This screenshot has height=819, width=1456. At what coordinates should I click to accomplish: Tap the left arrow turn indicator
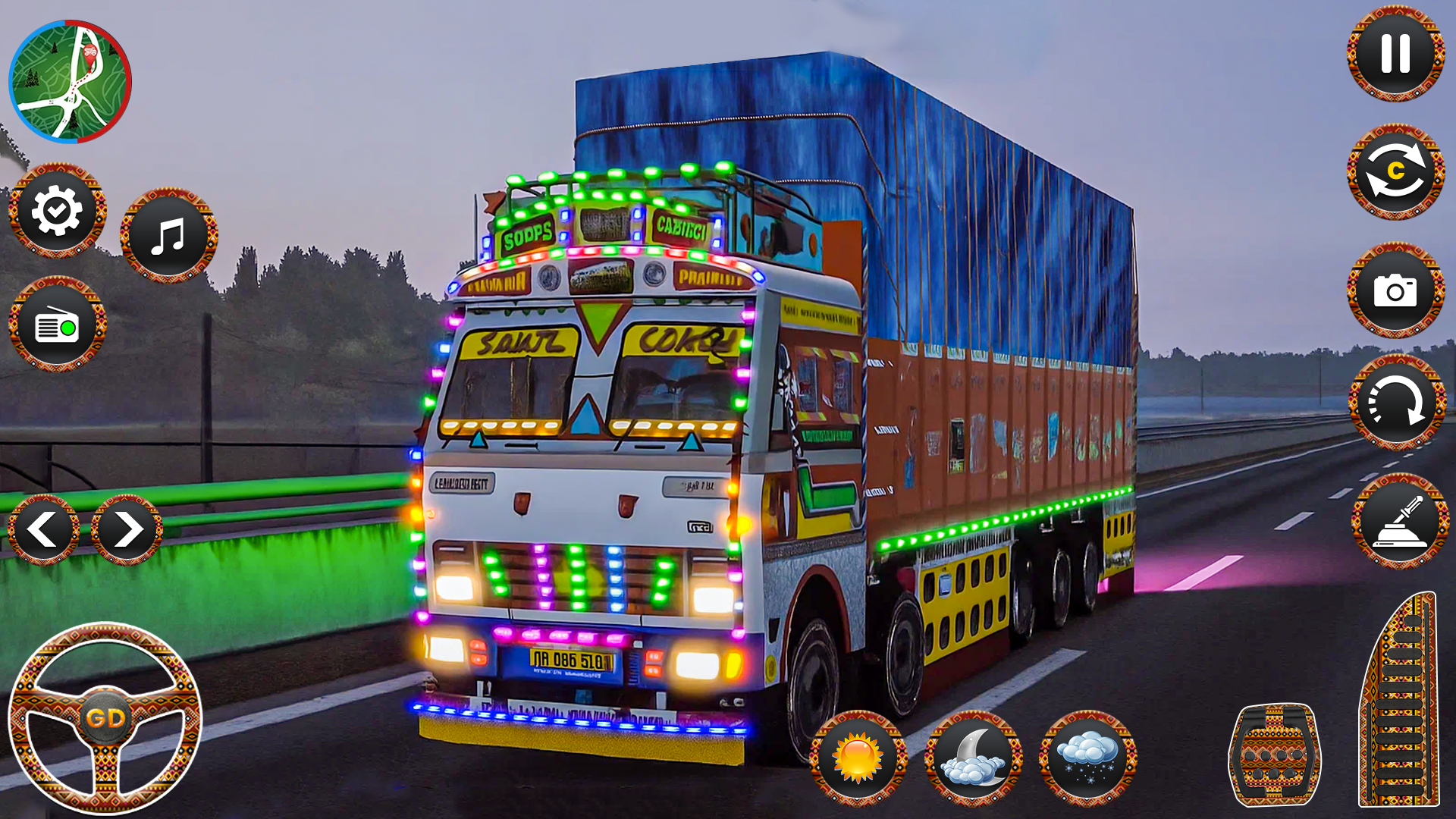[x=43, y=529]
